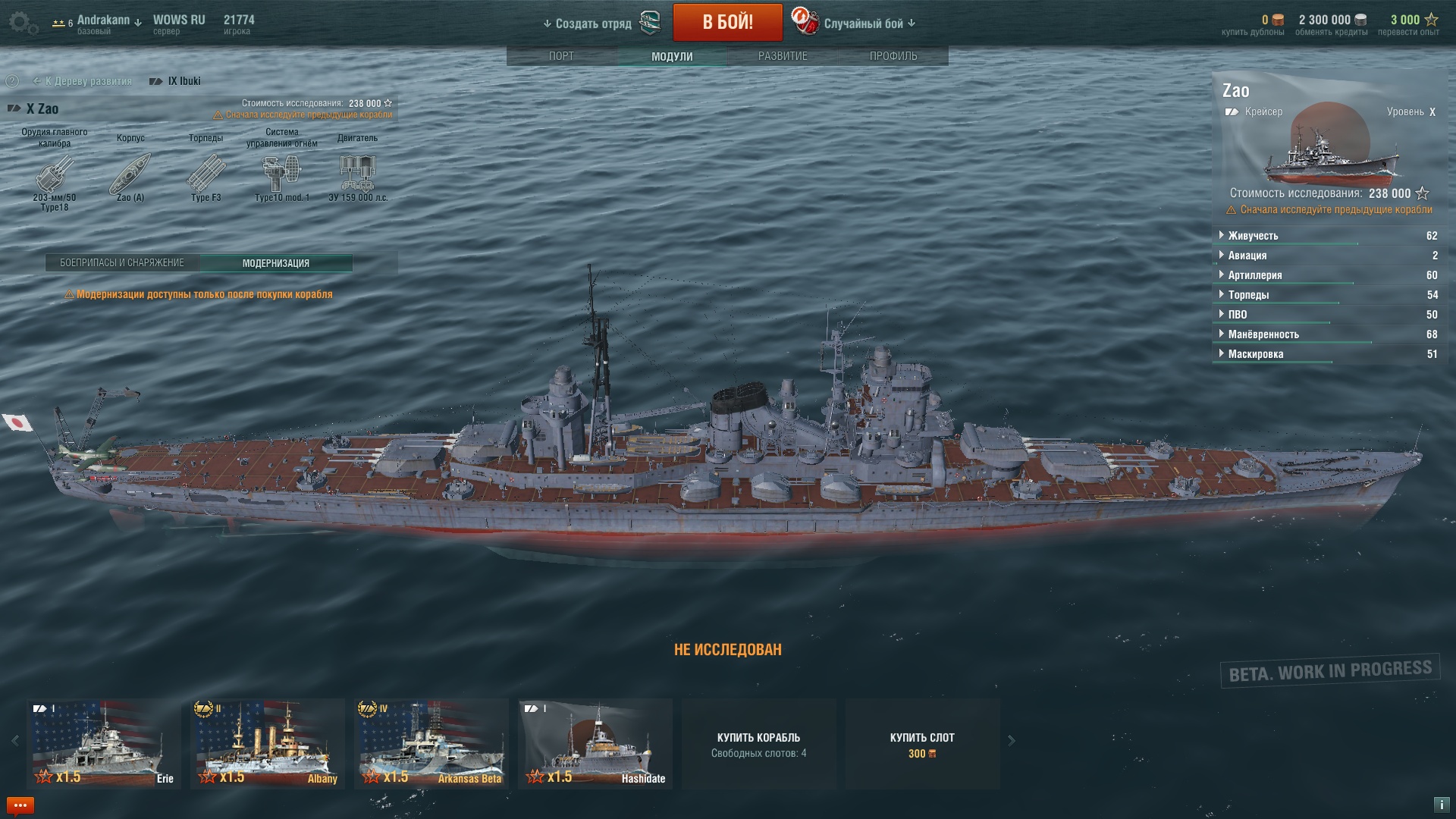The height and width of the screenshot is (819, 1456).
Task: Select the 203-мм/50 Type18 main guns module
Action: (55, 174)
